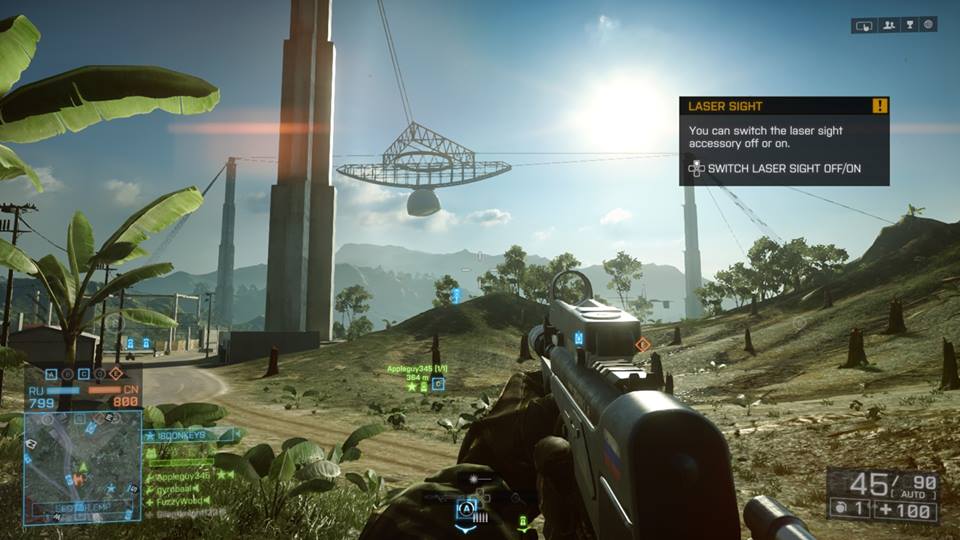Open the trophy icon in top bar
Screen dimensions: 960x540
(908, 25)
